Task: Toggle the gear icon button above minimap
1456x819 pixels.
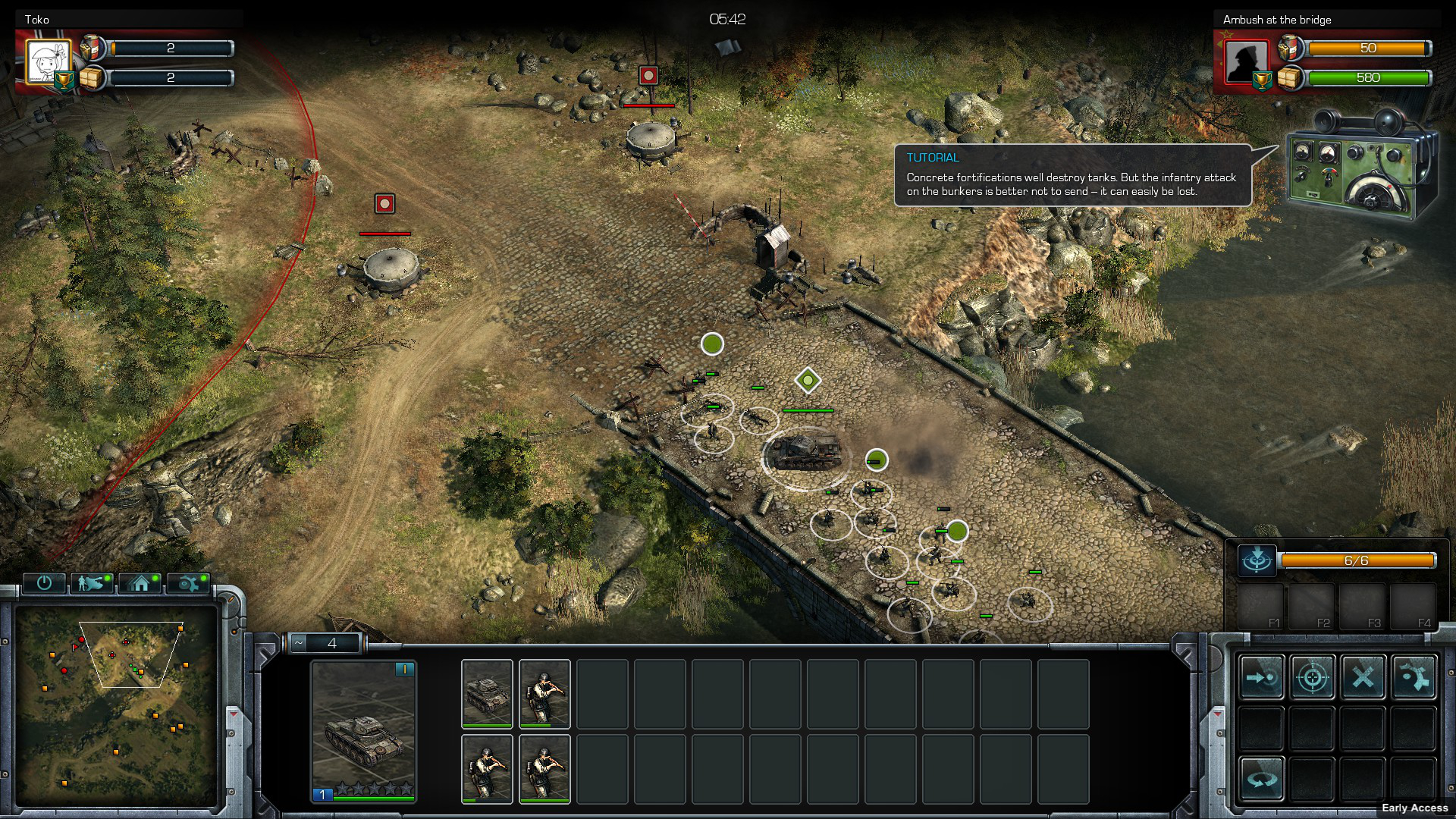Action: (x=187, y=582)
